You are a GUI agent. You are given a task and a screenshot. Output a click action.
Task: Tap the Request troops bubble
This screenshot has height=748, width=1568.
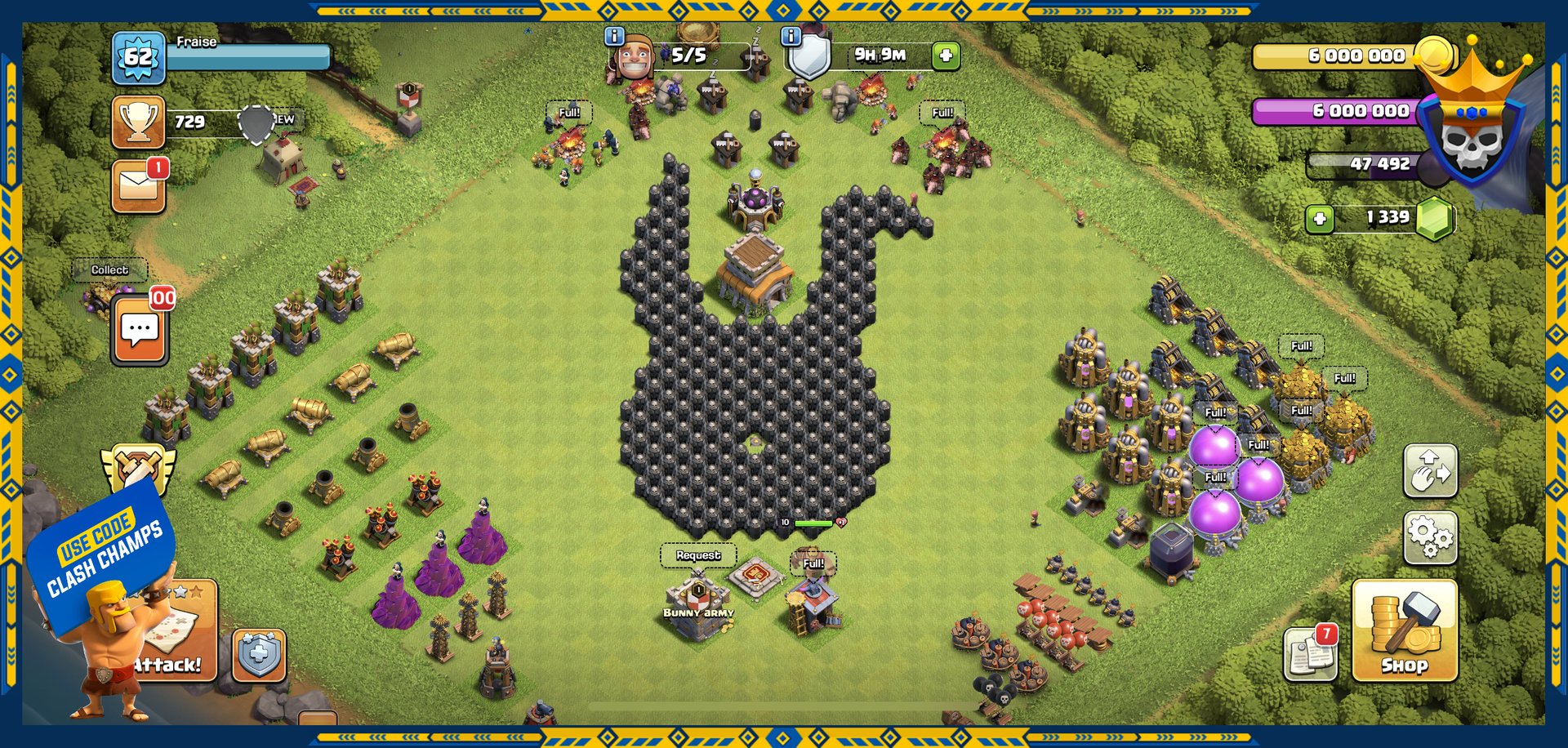pyautogui.click(x=698, y=555)
